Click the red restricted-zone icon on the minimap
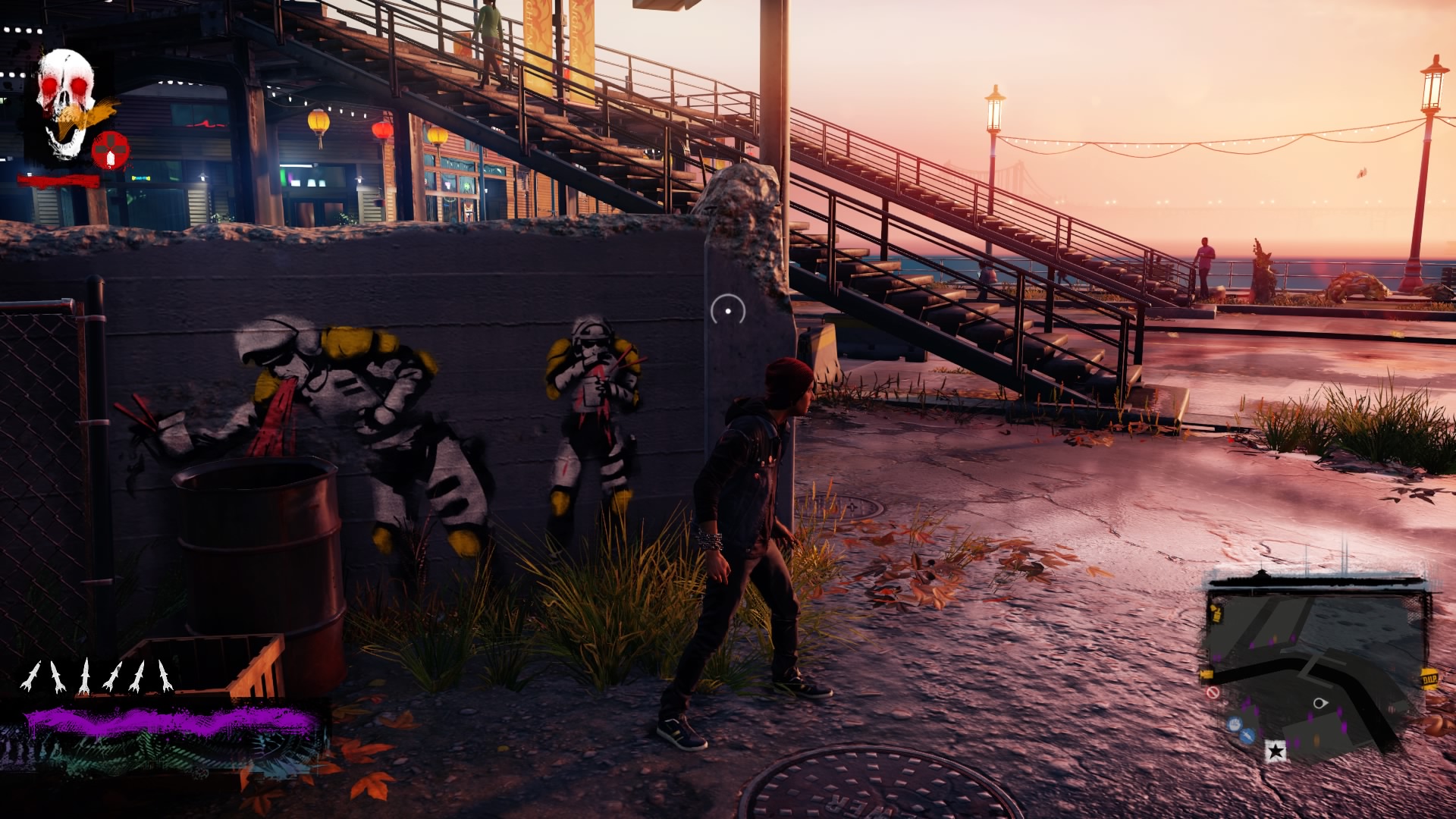The width and height of the screenshot is (1456, 819). (1213, 692)
